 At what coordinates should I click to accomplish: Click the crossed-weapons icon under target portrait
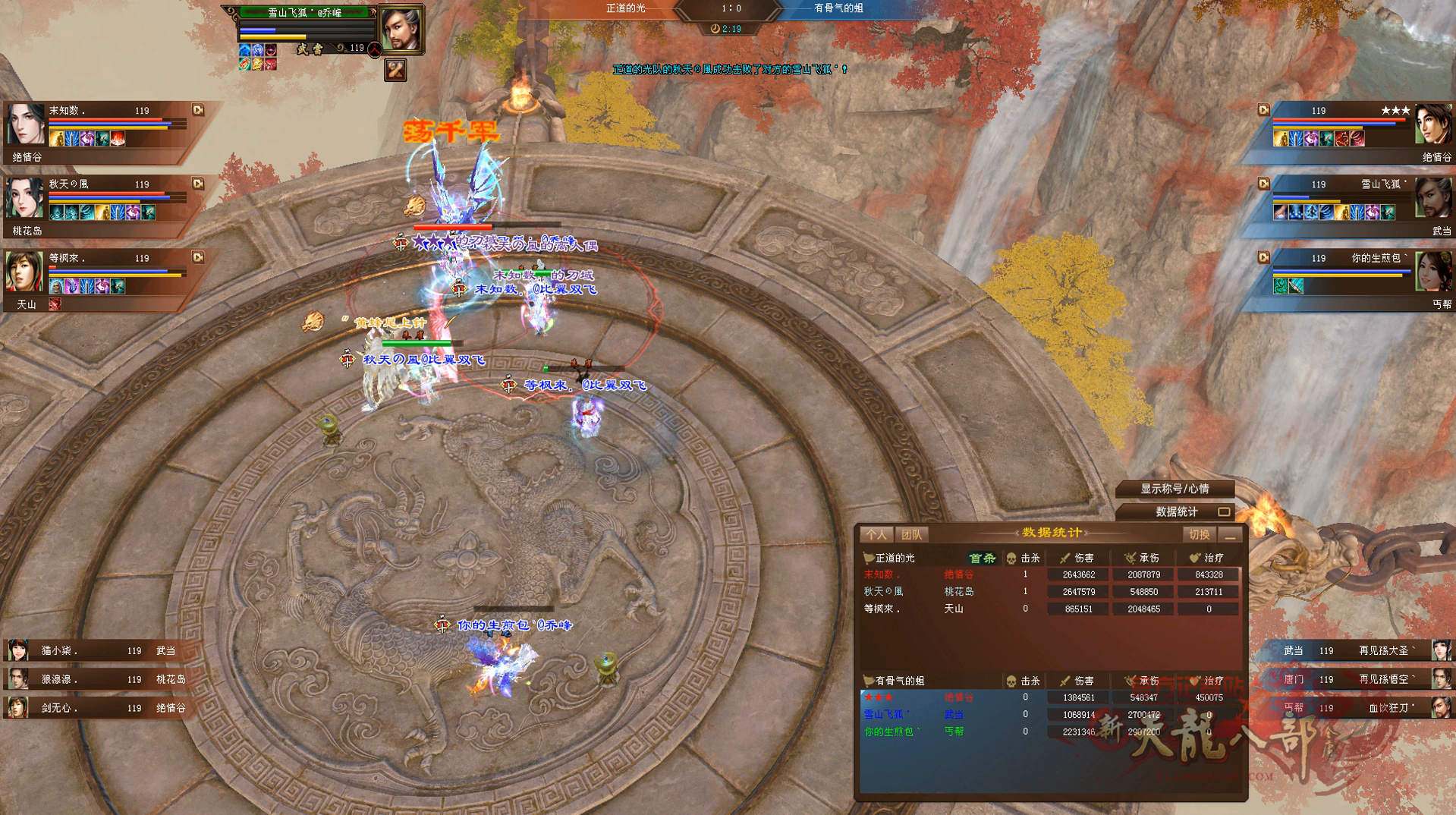395,71
